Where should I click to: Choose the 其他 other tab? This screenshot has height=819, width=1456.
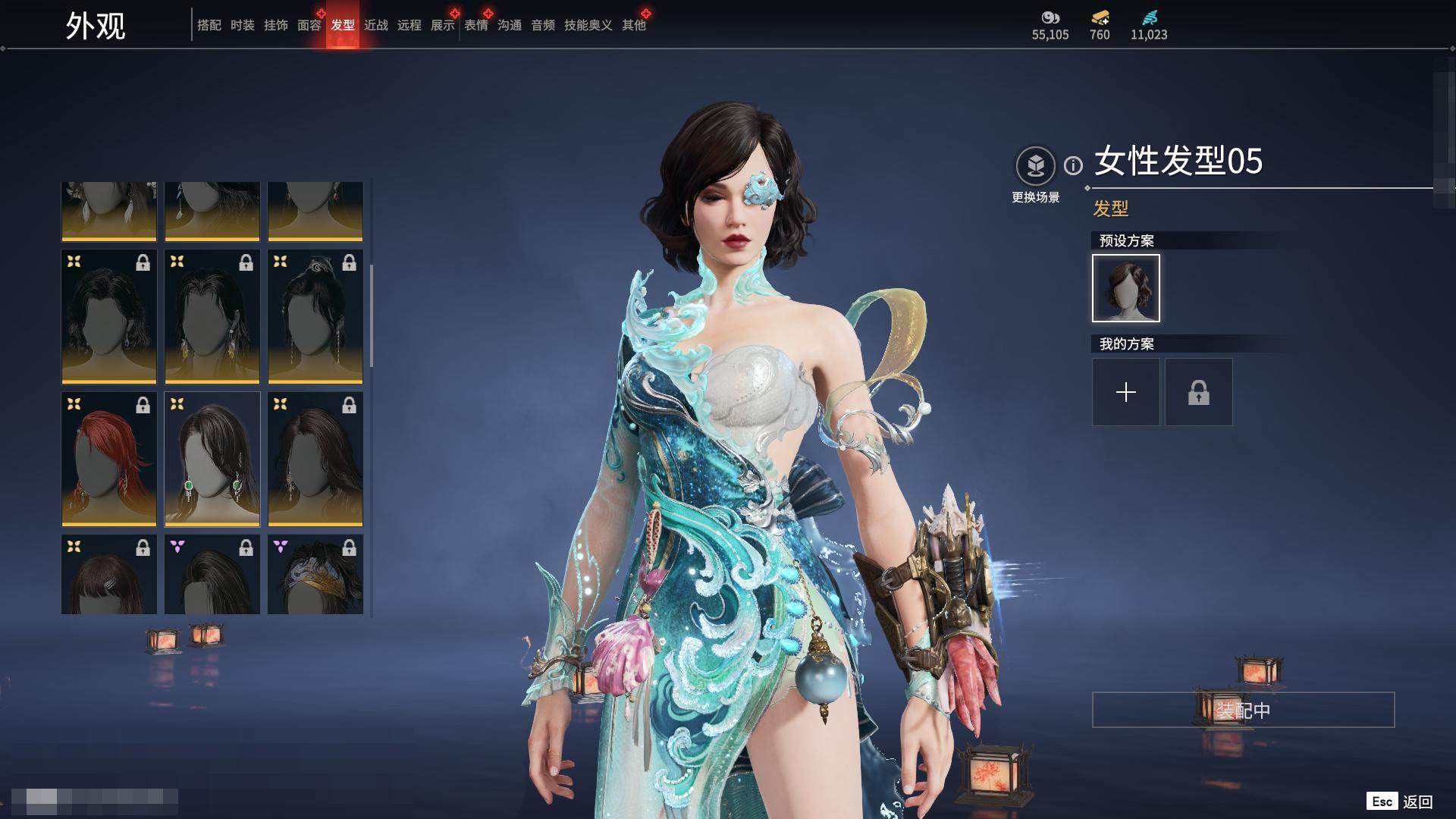[633, 25]
